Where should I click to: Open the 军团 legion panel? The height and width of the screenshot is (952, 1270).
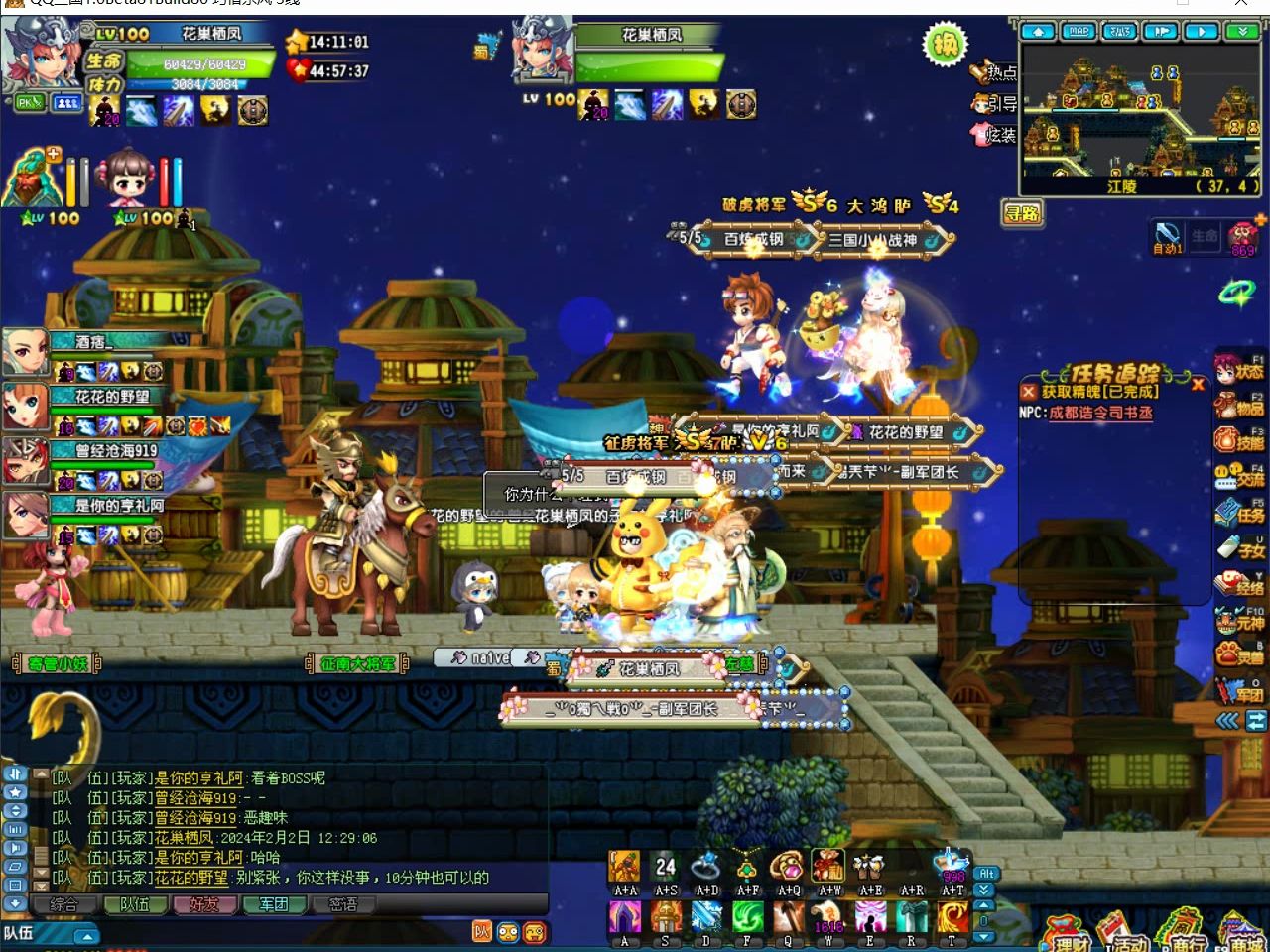click(x=1240, y=691)
